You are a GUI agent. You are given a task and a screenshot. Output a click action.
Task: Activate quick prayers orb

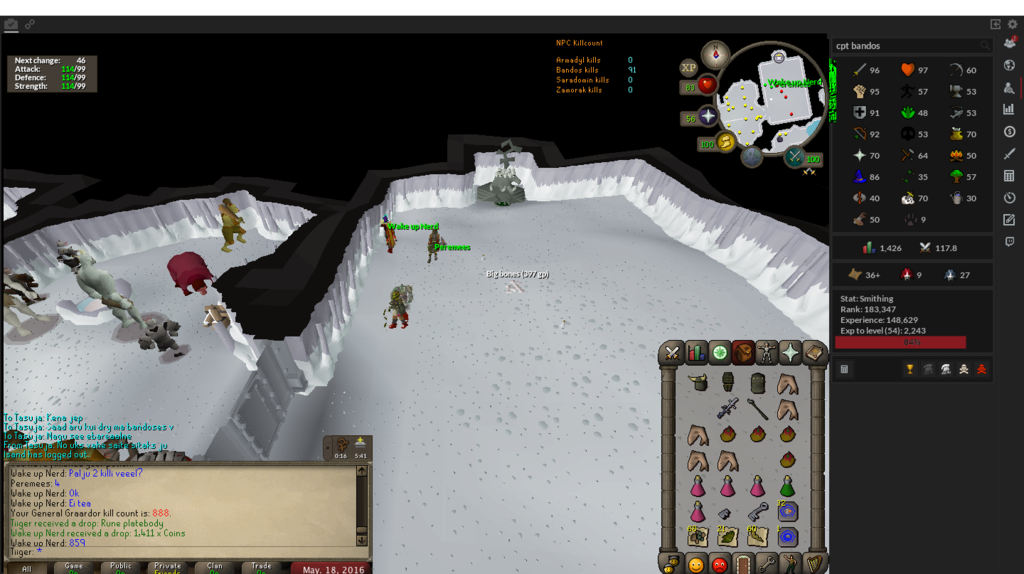click(709, 117)
